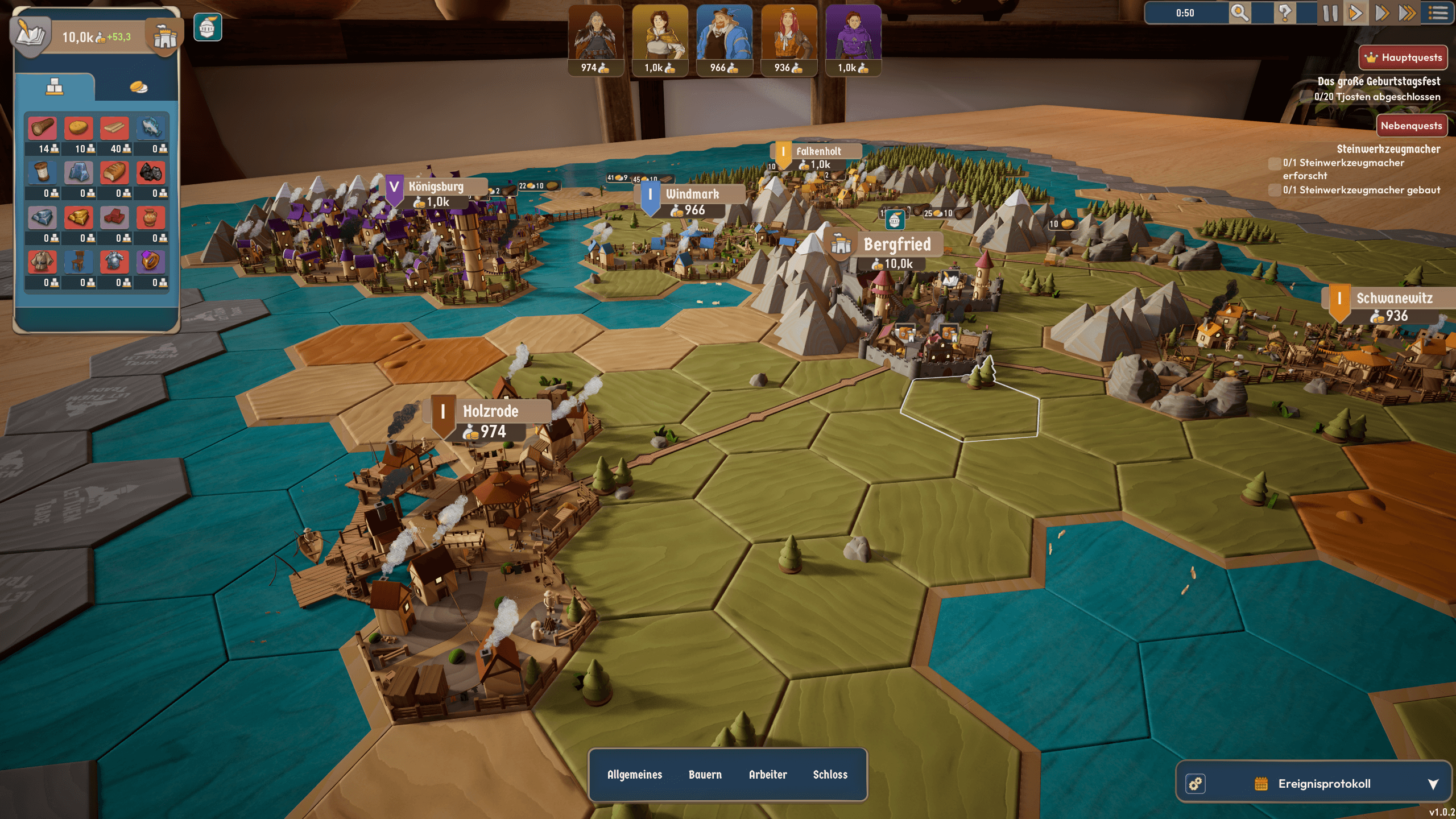This screenshot has height=819, width=1456.
Task: Switch to the Allgemeines tab
Action: 635,775
